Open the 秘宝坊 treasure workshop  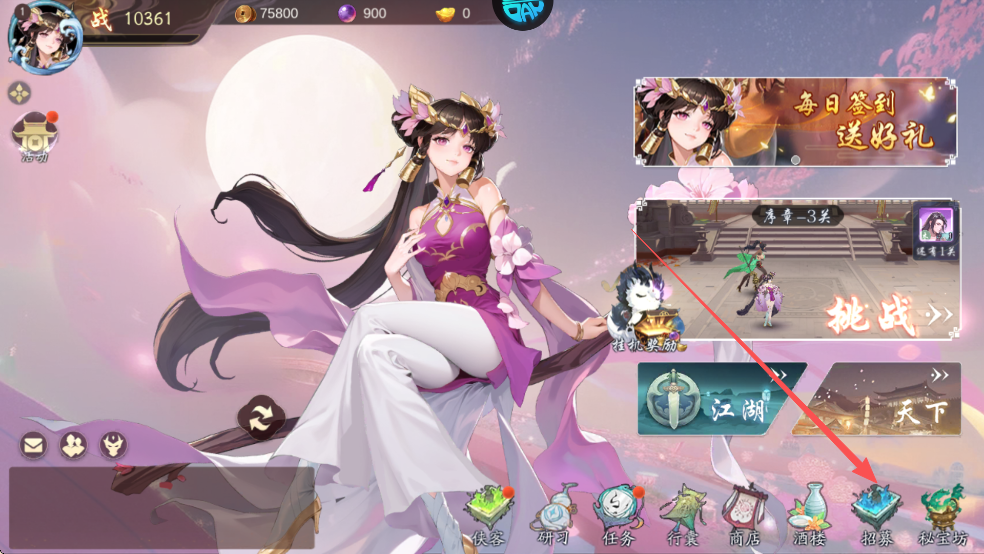click(943, 514)
